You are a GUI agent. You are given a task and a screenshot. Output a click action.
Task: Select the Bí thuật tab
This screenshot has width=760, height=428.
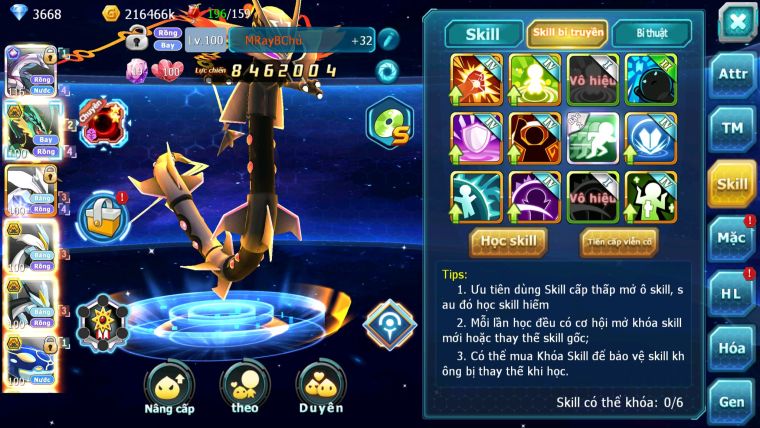point(651,33)
